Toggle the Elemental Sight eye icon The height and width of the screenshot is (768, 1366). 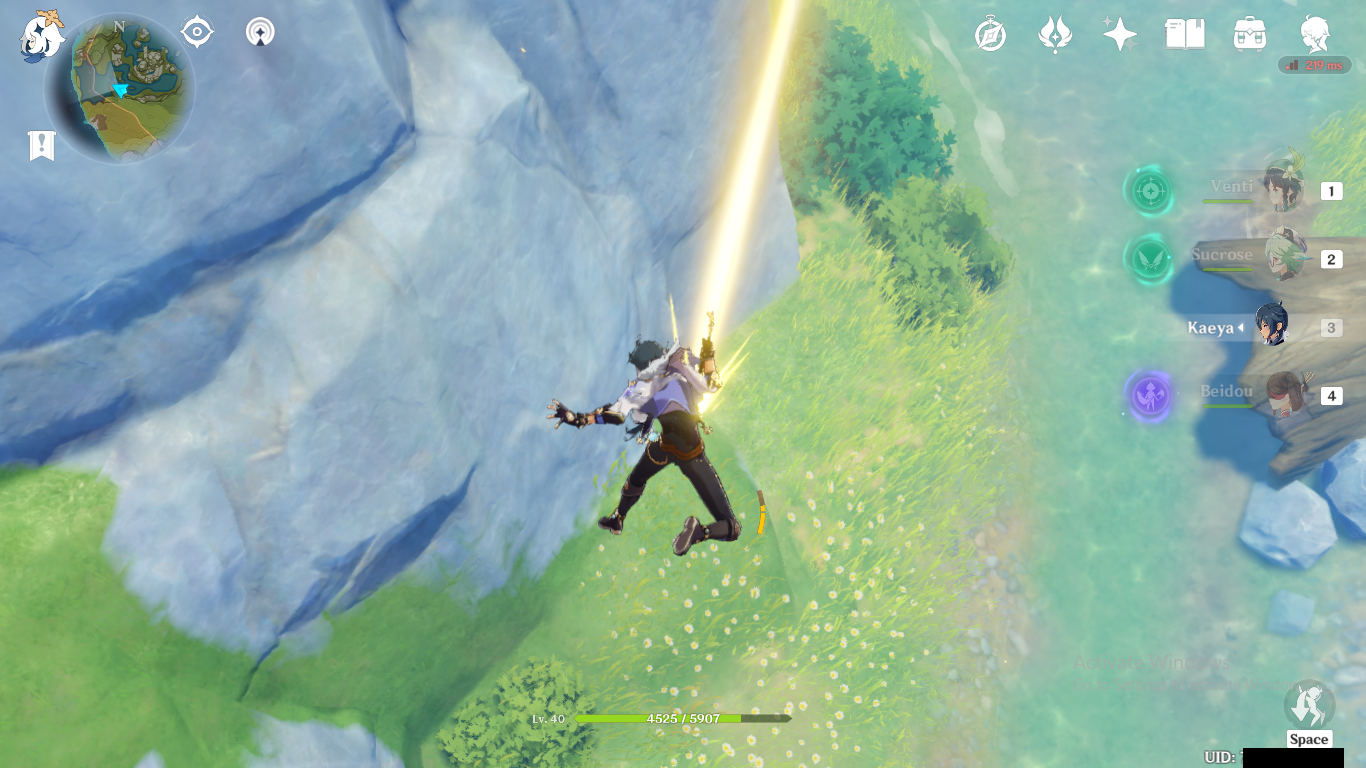click(197, 32)
